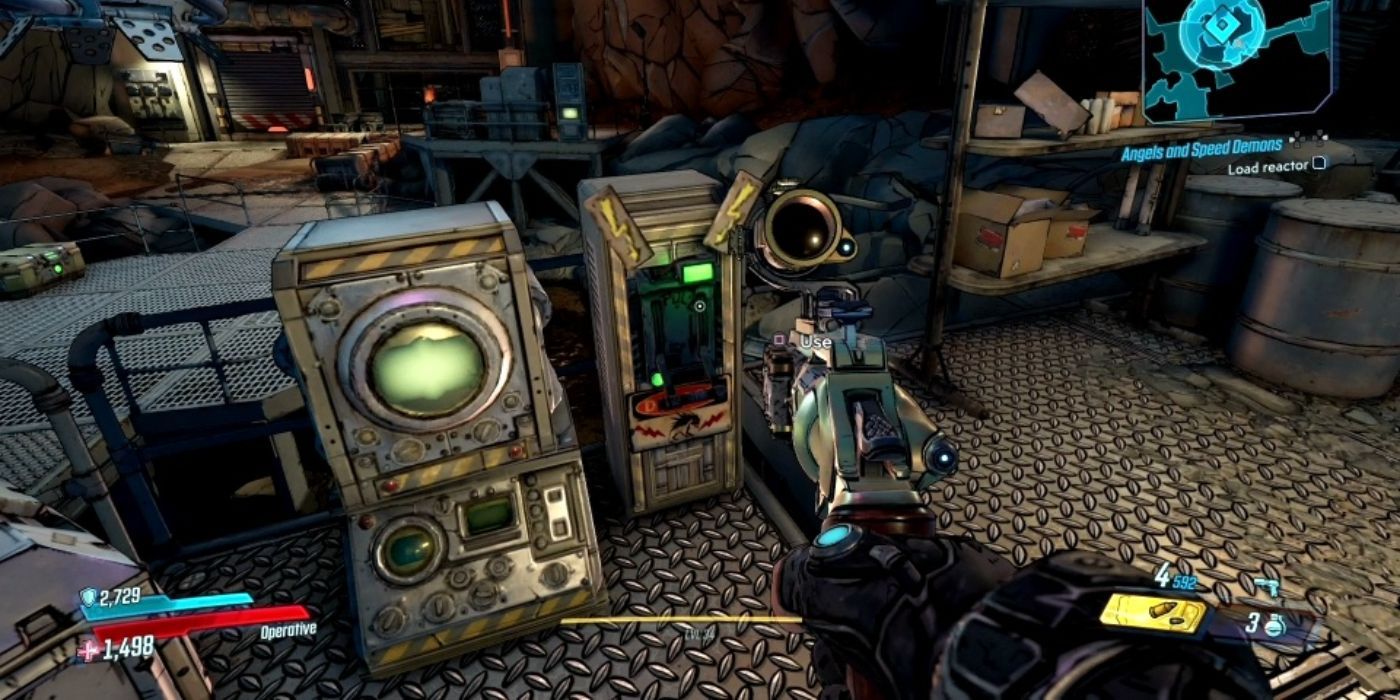Select the Angels and Speed Demons quest tracker
Viewport: 1400px width, 700px height.
[x=1200, y=146]
